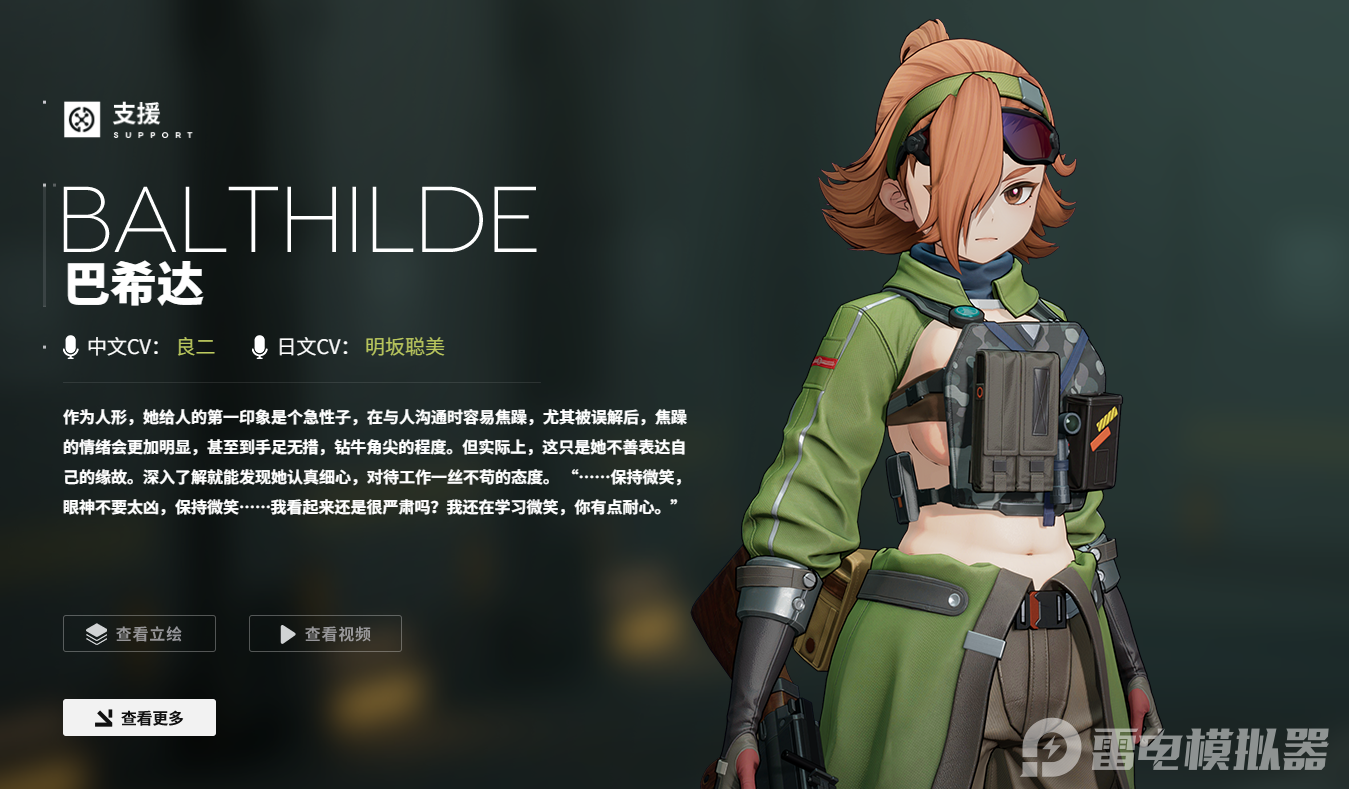Click the layers icon inside 查看立绘 button
The height and width of the screenshot is (789, 1349).
pos(94,633)
